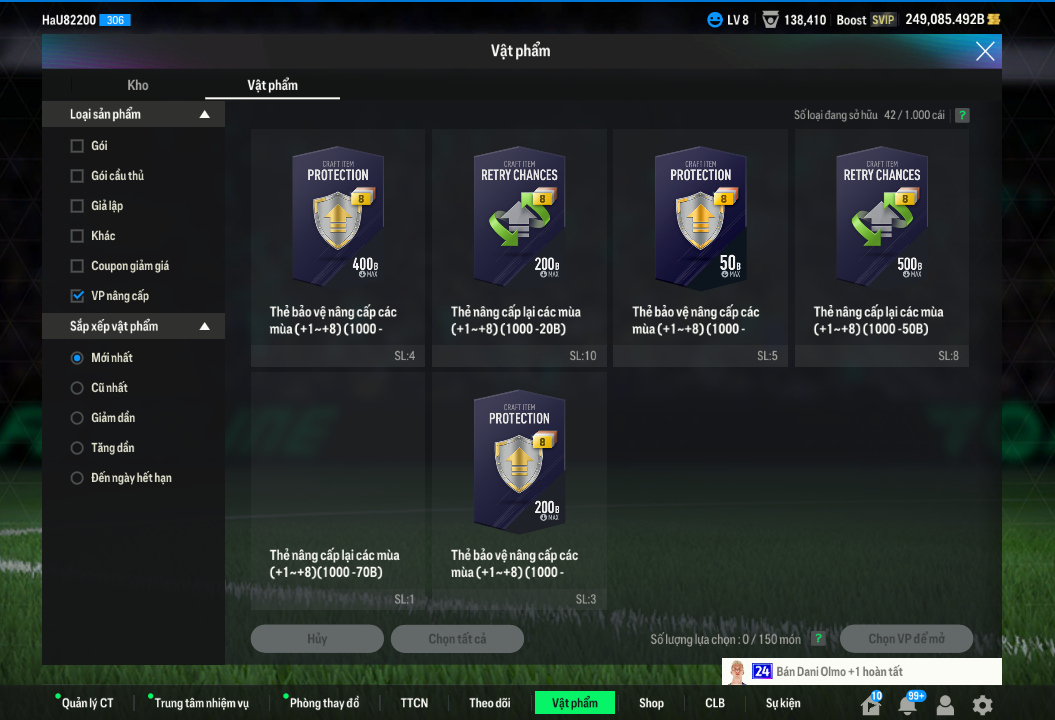The height and width of the screenshot is (720, 1055).
Task: Tick the Gói cầu thủ filter checkbox
Action: (77, 176)
